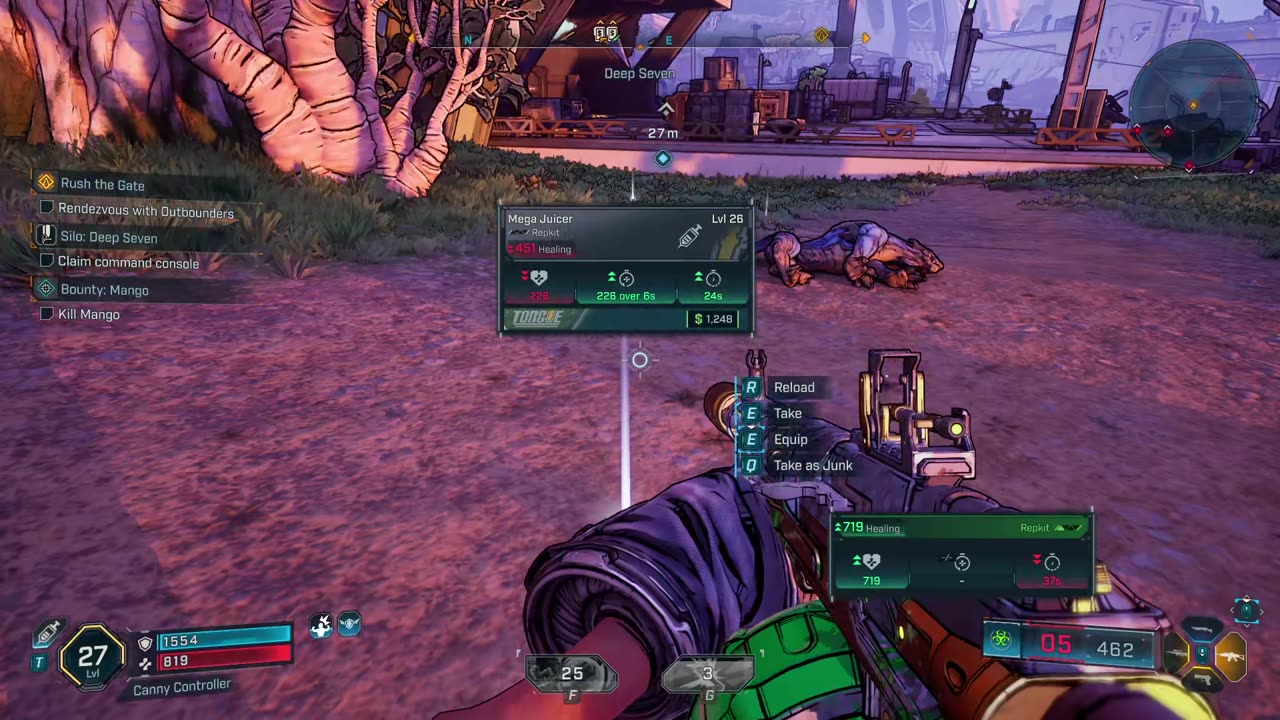This screenshot has height=720, width=1280.
Task: Choose the Take as Junk option
Action: [x=812, y=465]
